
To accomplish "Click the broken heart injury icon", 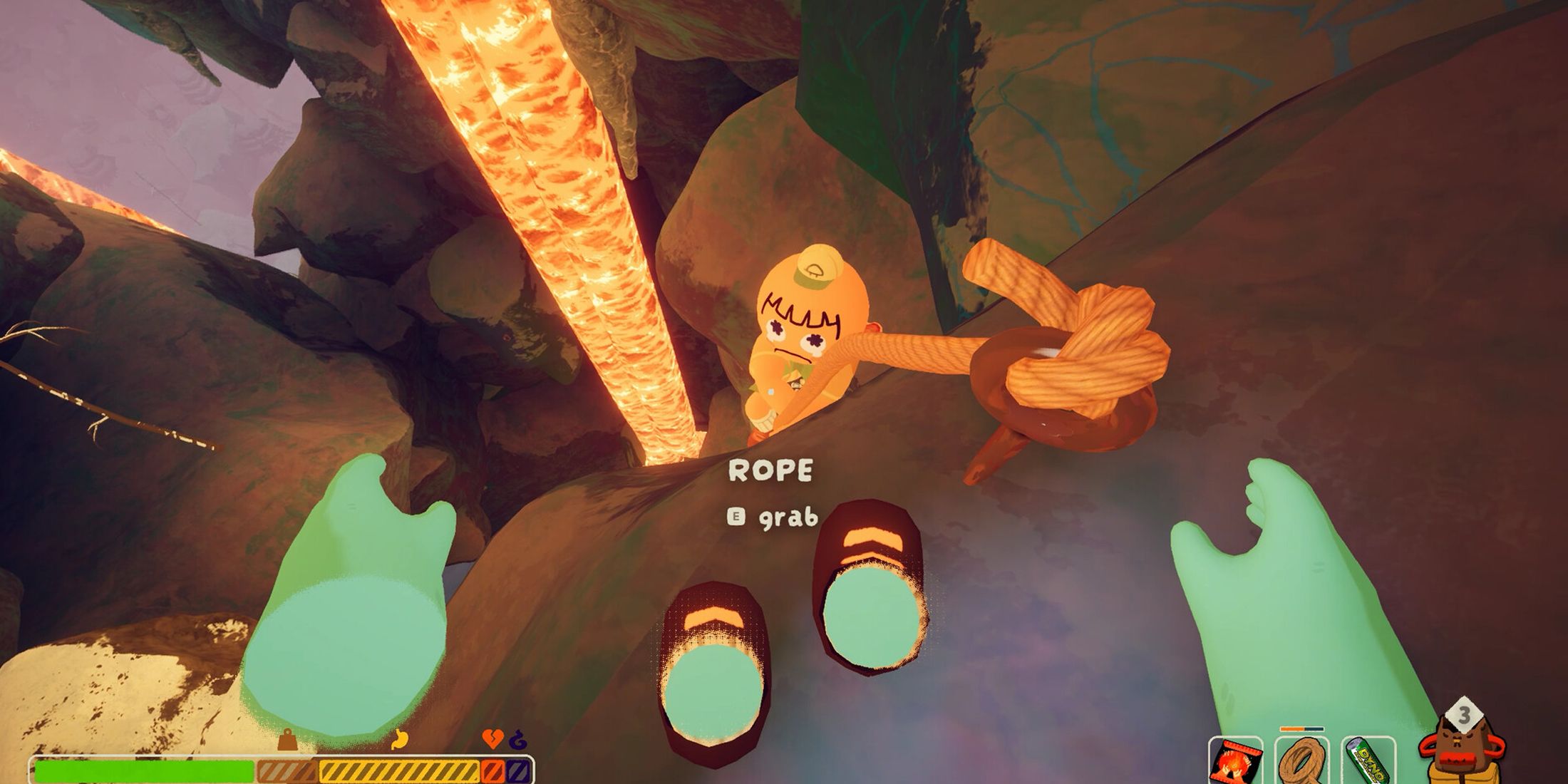I will tap(492, 738).
